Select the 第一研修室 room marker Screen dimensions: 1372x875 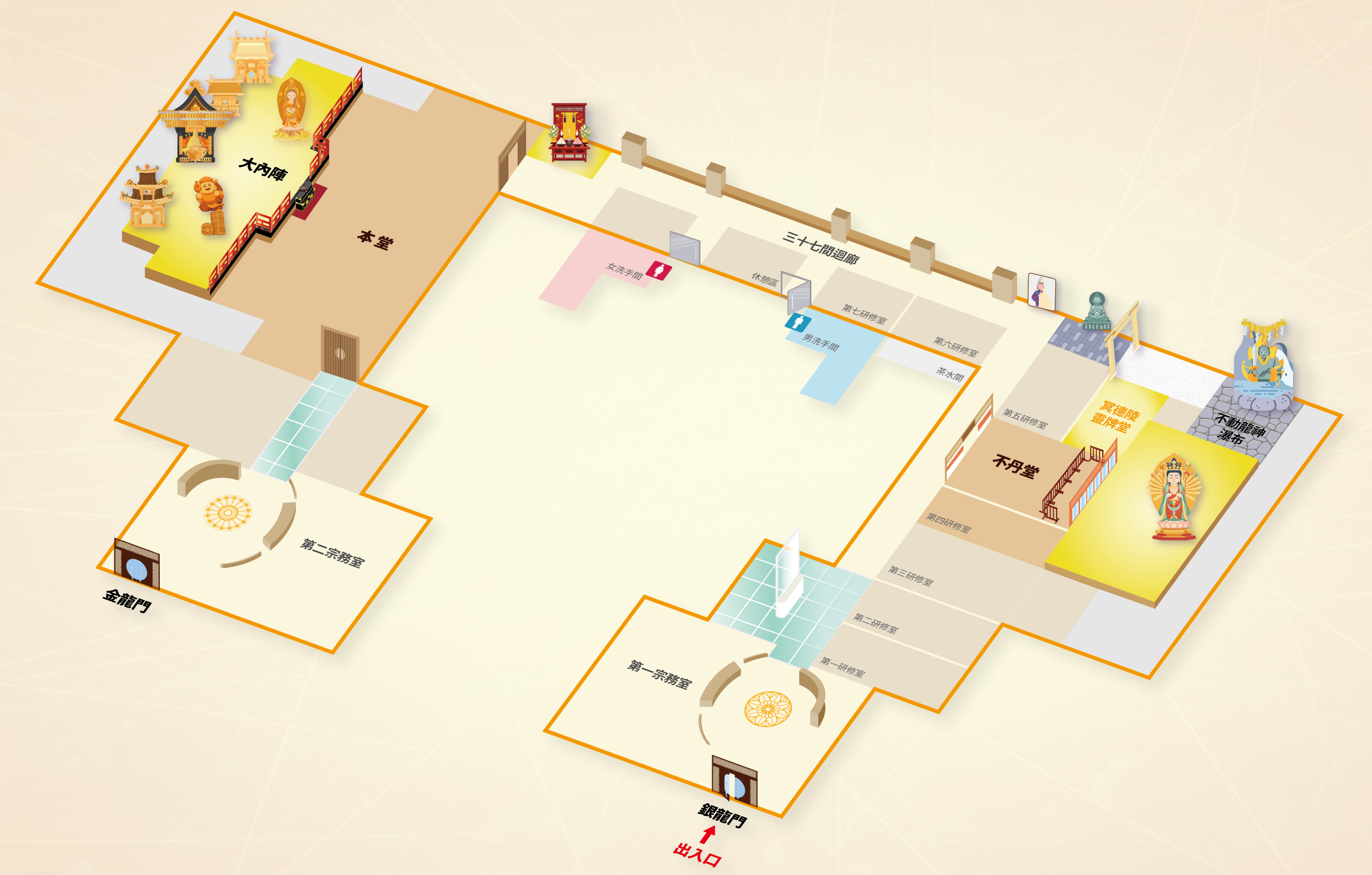coord(843,667)
